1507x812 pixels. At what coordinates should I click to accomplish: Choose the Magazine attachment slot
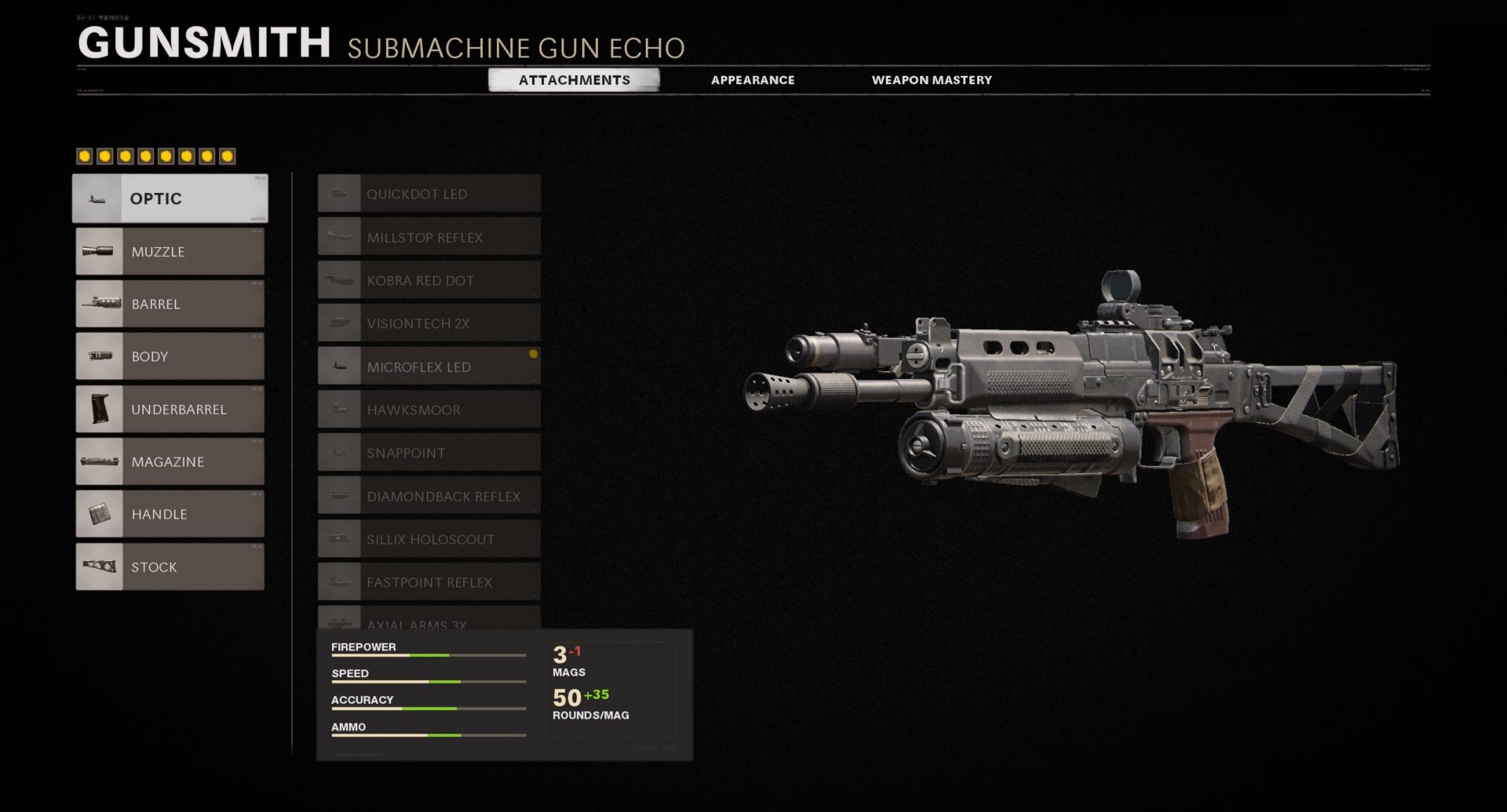point(170,462)
